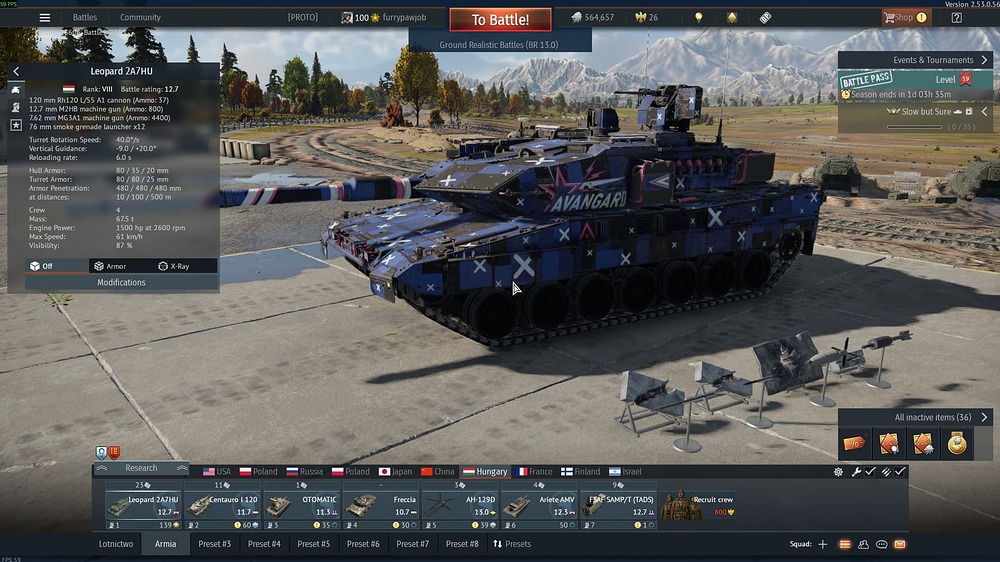1000x562 pixels.
Task: Select the USA nation tab
Action: coord(216,471)
